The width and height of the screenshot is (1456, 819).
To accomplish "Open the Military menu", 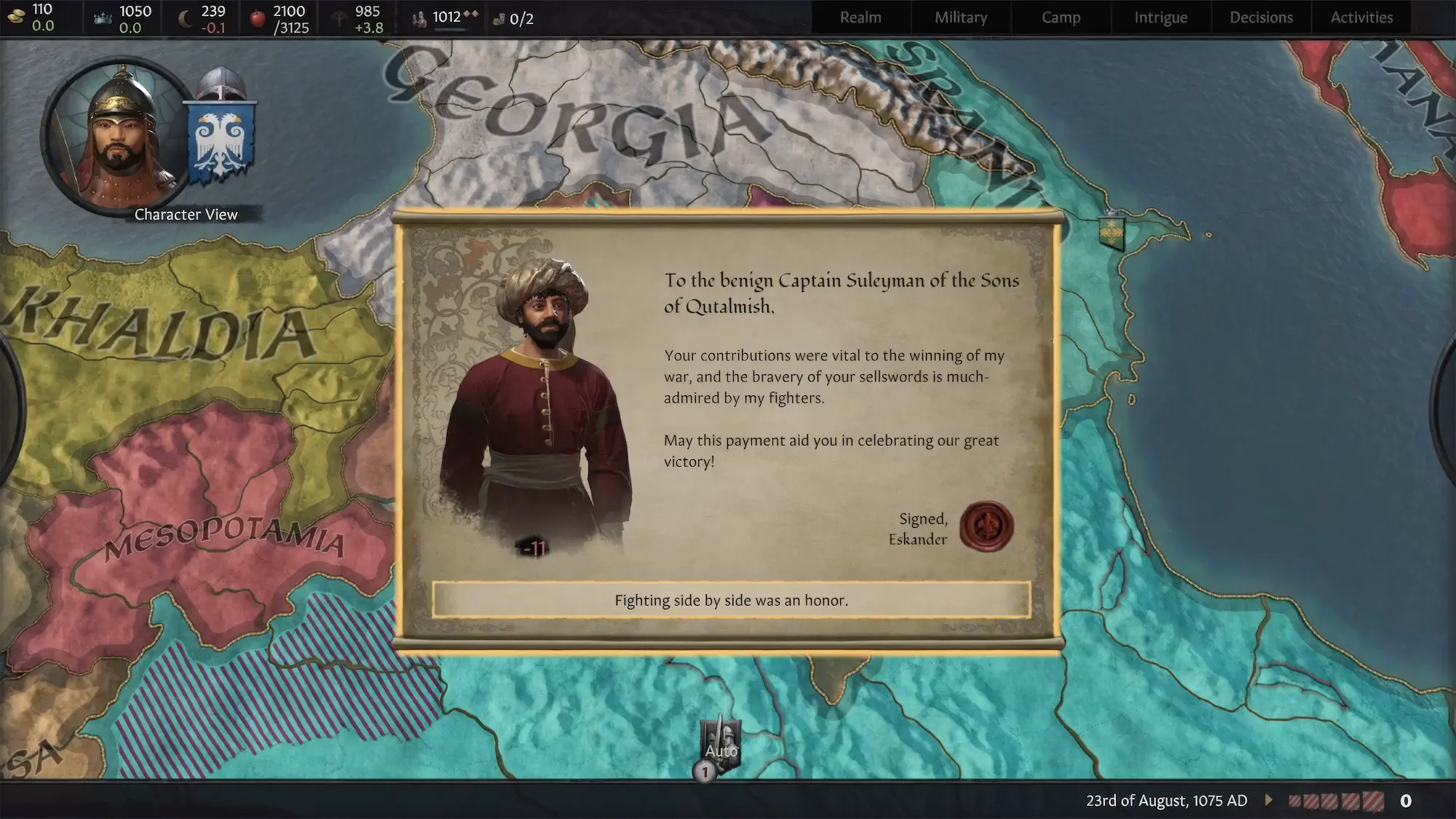I will (x=961, y=17).
